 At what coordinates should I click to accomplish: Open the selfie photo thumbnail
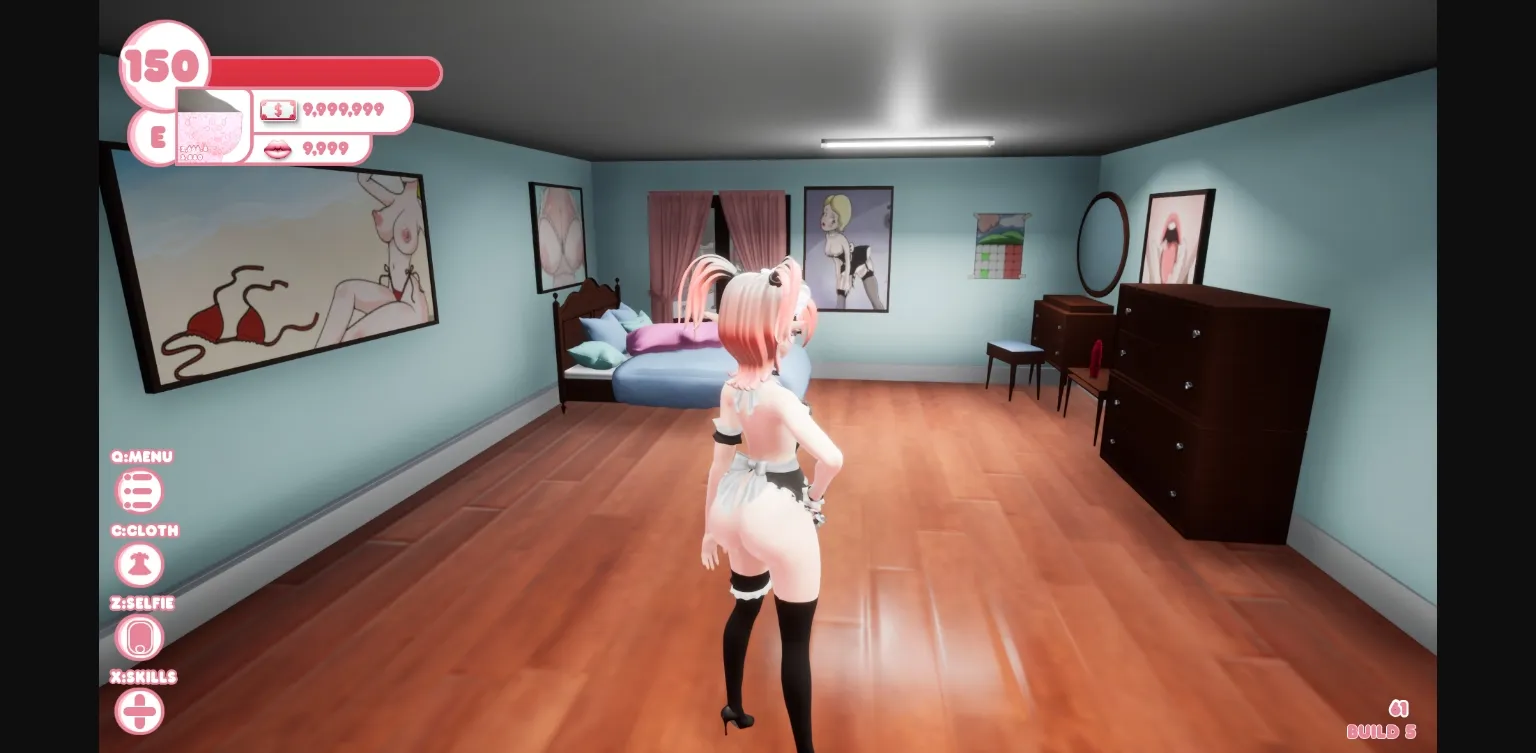tap(212, 127)
